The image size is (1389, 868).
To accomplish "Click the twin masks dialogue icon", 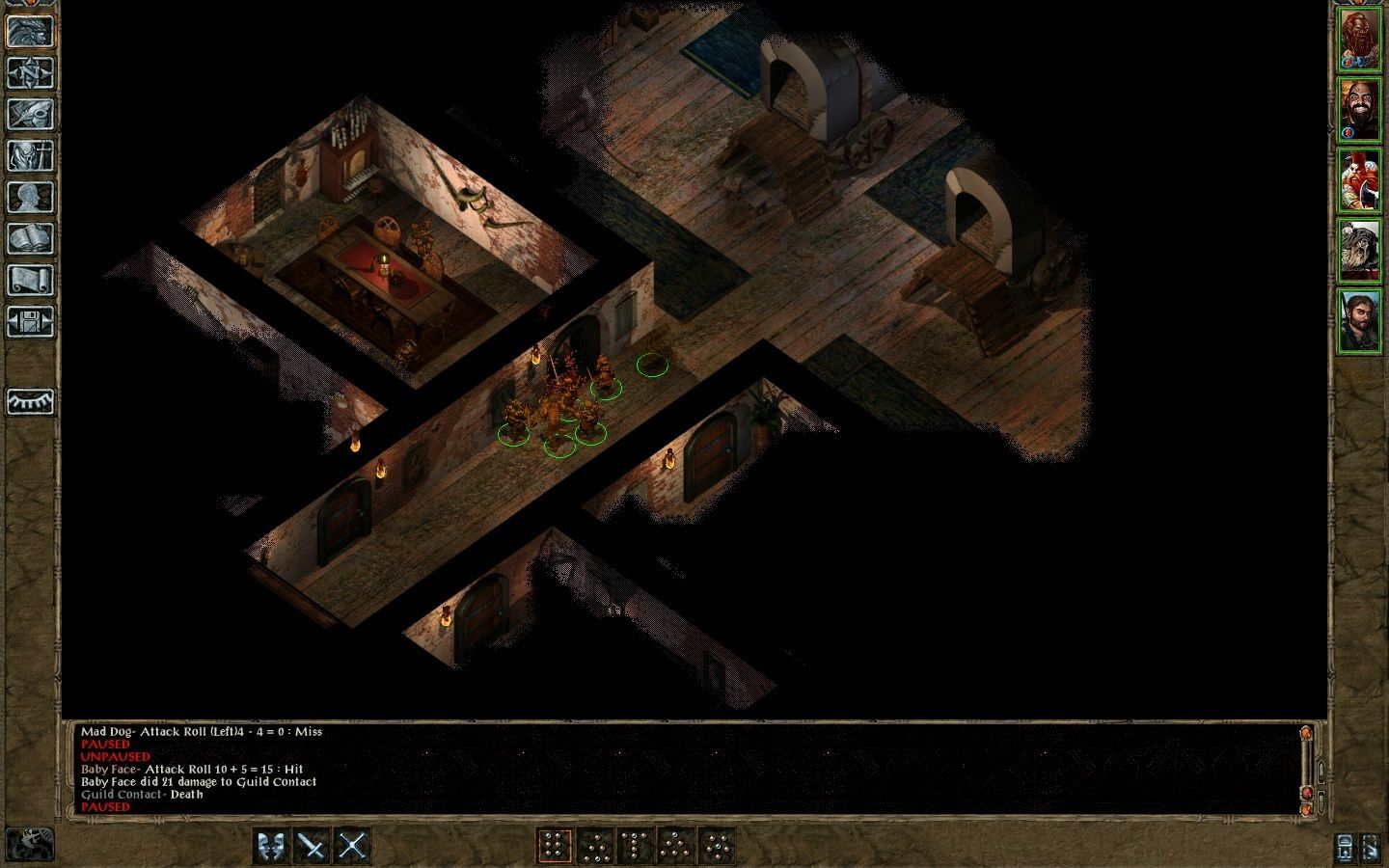I will (x=271, y=845).
